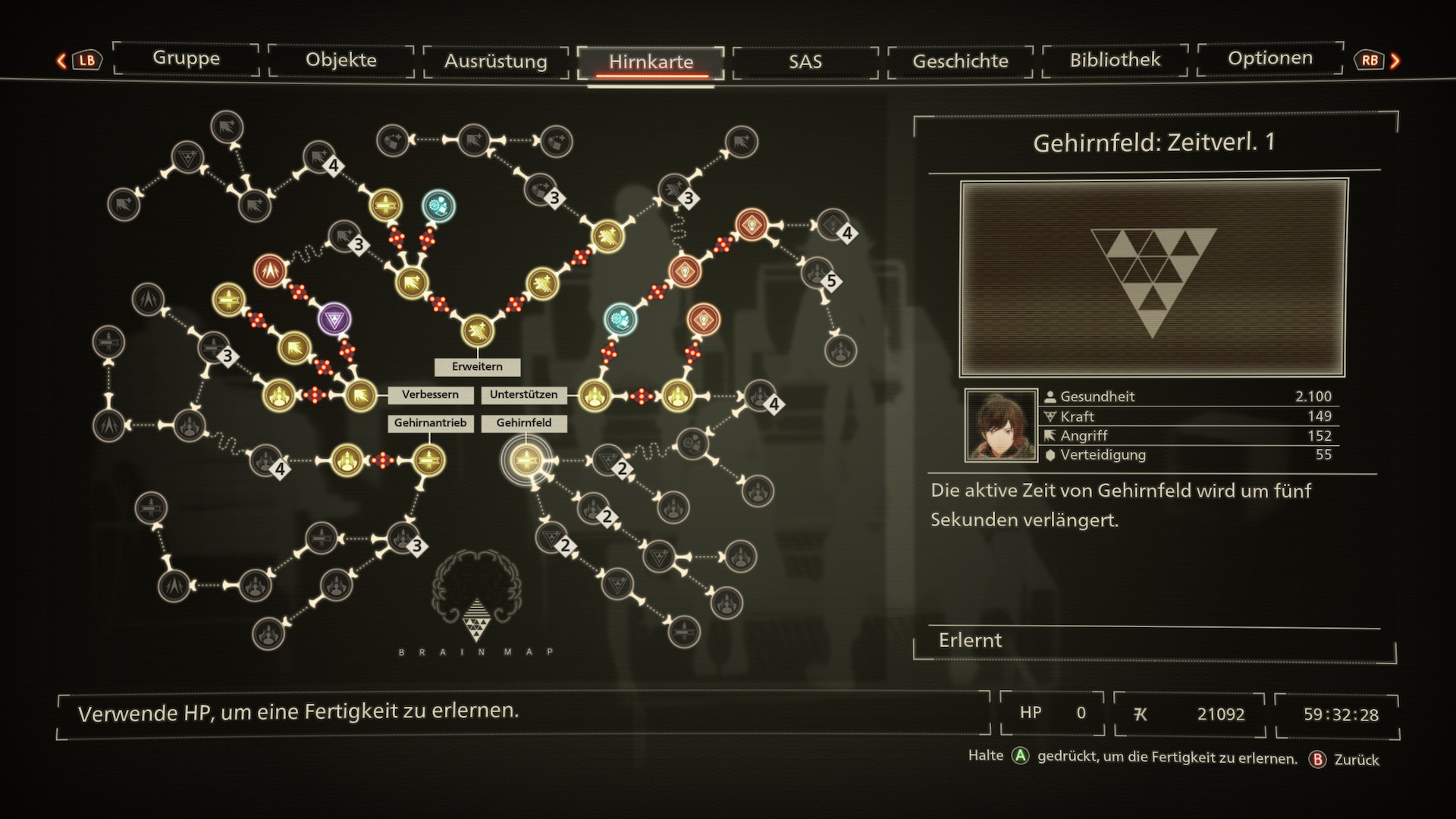Select the Erweitern branch label

(477, 367)
